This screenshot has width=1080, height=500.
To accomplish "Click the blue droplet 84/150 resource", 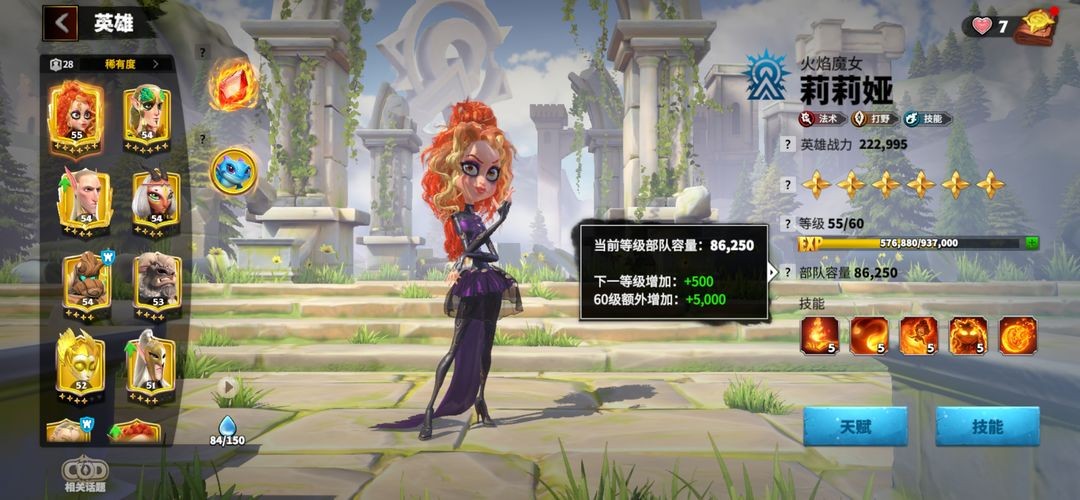I will (227, 431).
